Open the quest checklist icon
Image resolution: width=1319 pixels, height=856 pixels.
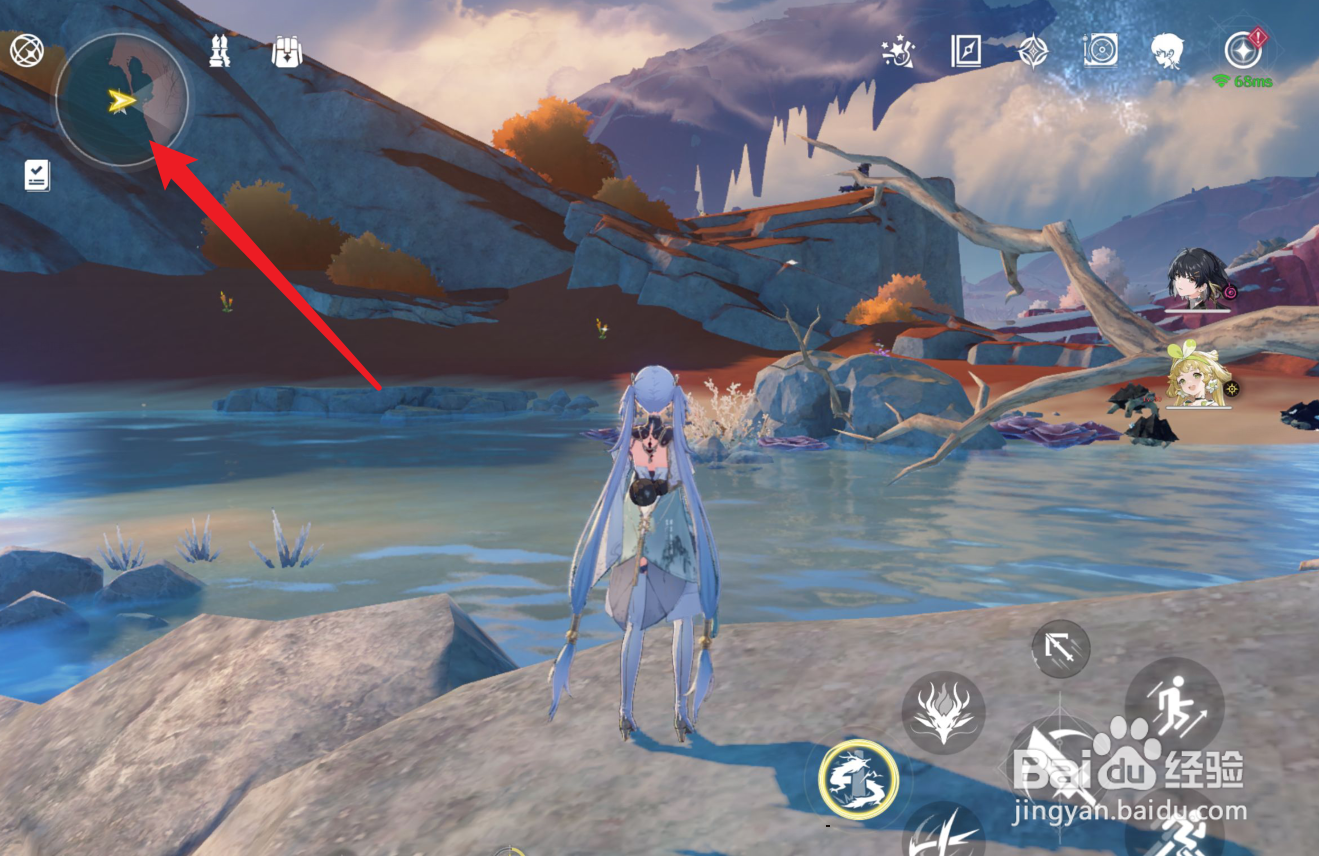[37, 175]
